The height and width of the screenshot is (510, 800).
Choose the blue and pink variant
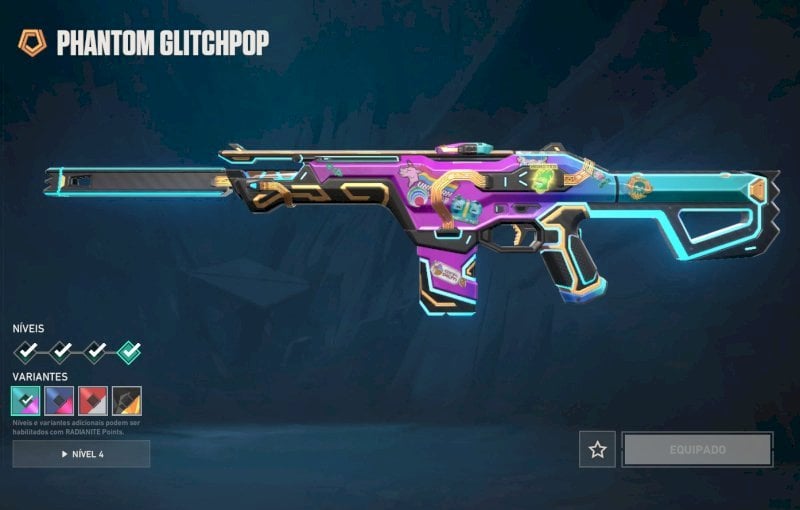coord(59,400)
